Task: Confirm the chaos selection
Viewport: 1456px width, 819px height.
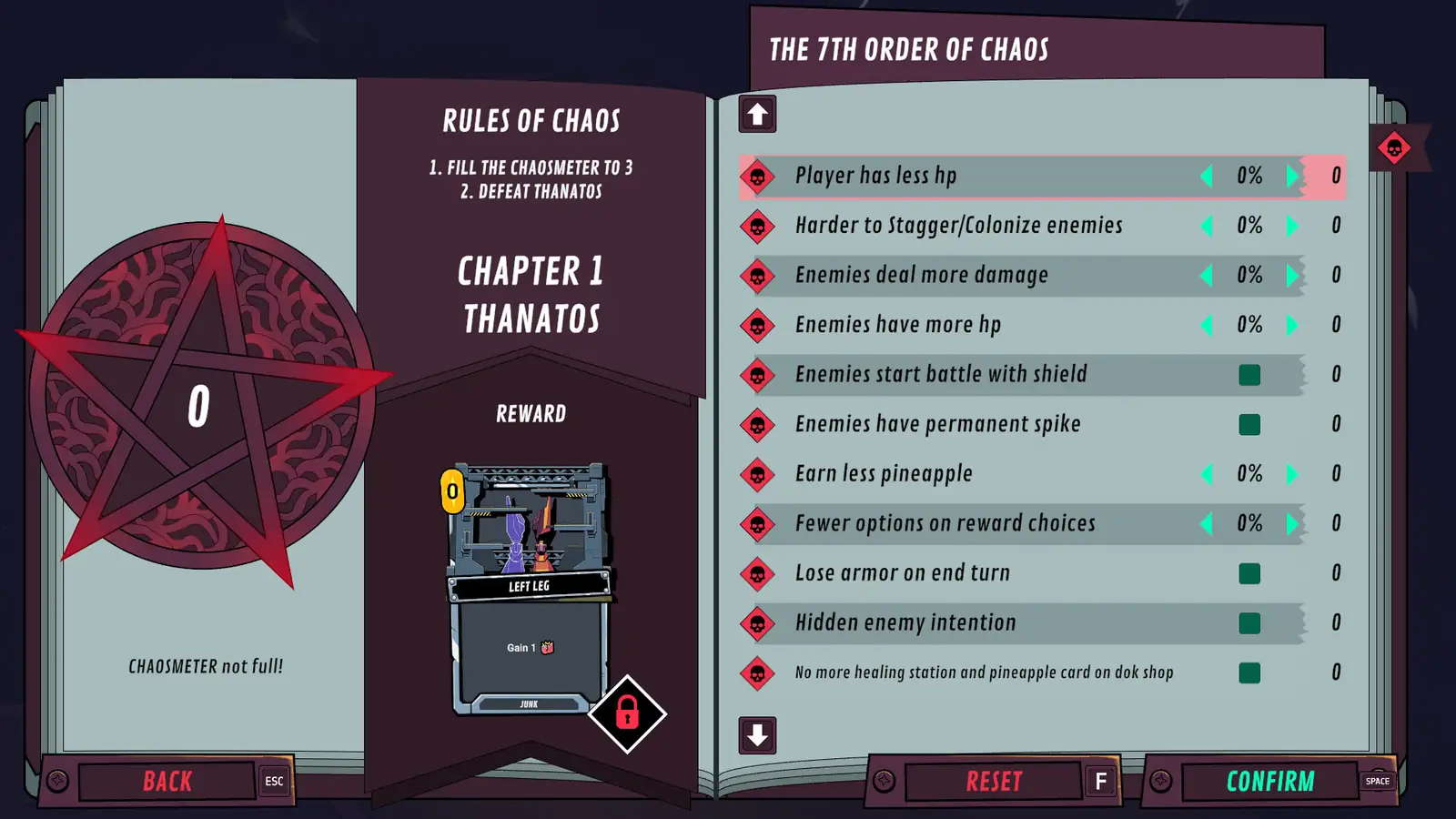Action: (x=1270, y=781)
